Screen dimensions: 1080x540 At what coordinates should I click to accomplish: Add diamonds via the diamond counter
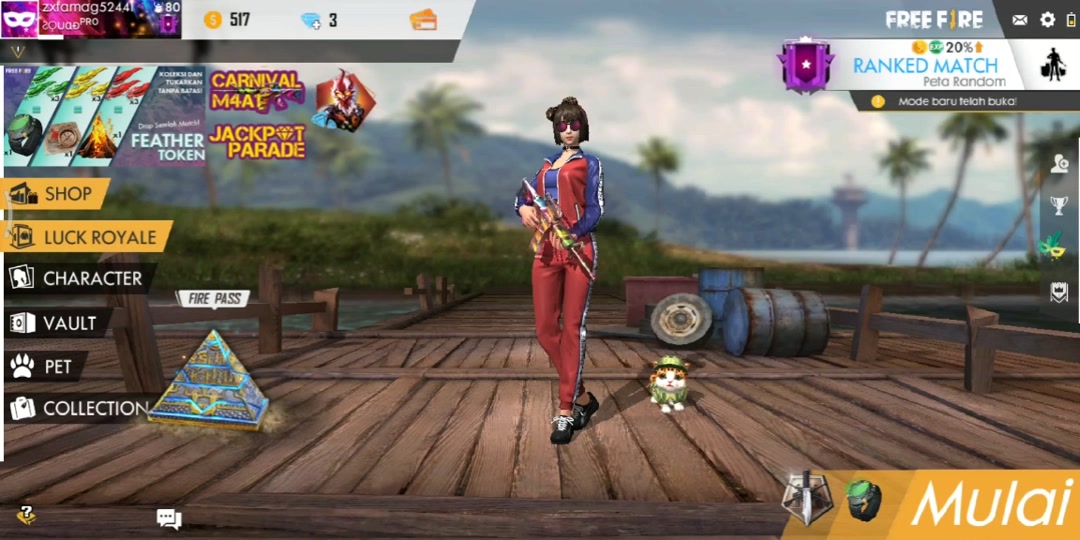click(311, 21)
